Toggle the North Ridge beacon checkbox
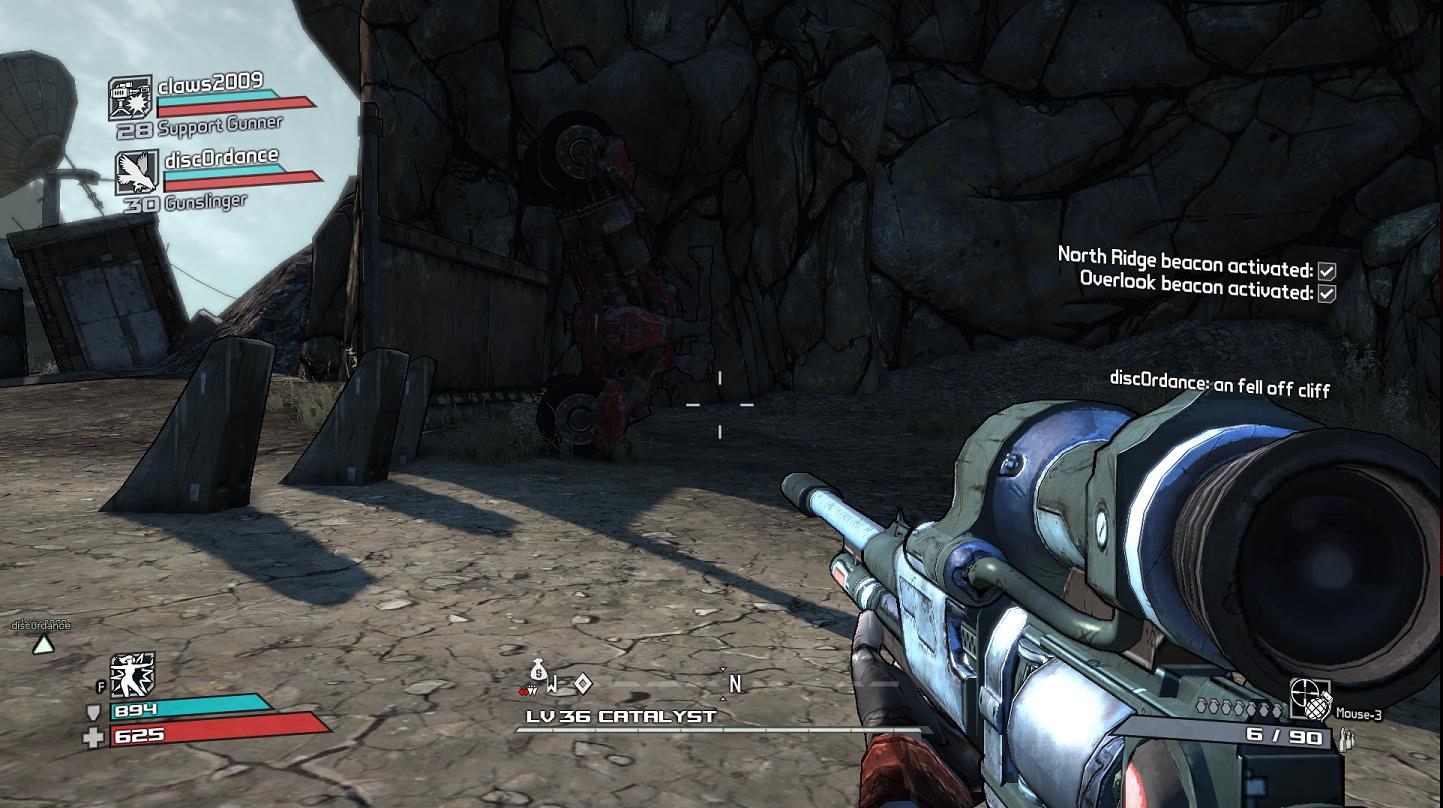1443x808 pixels. coord(1327,271)
